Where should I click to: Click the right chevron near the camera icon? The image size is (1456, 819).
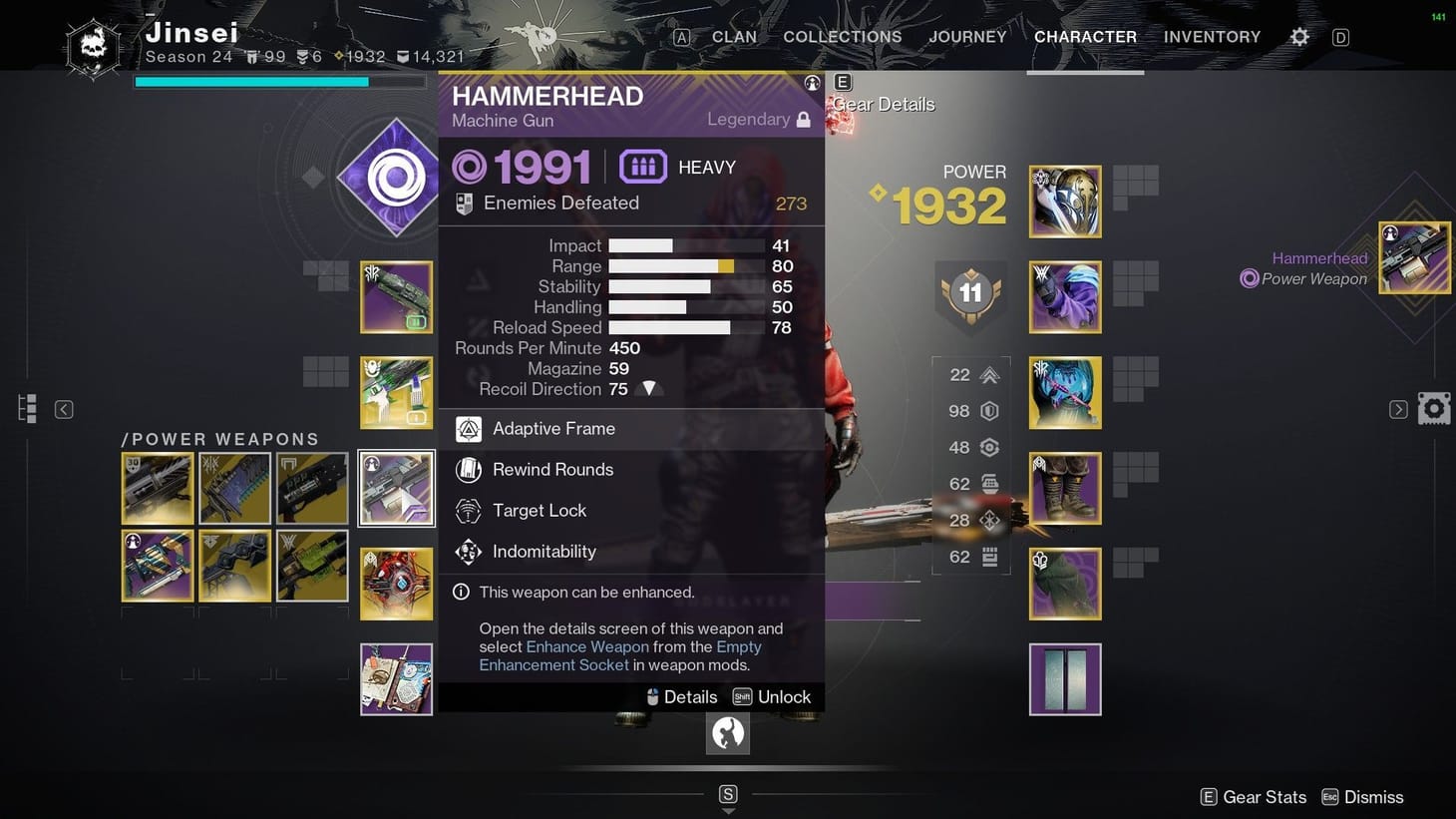[x=1398, y=409]
